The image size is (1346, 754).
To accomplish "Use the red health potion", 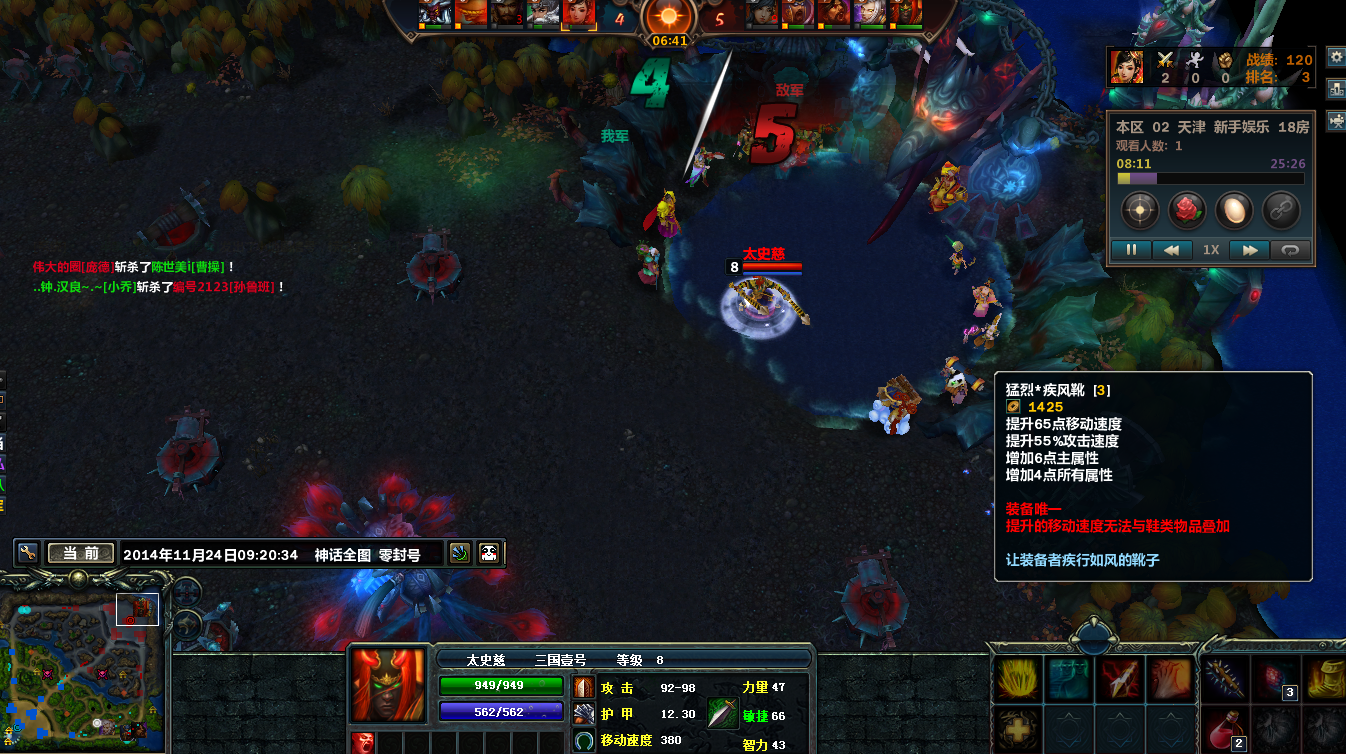I will (x=1223, y=727).
